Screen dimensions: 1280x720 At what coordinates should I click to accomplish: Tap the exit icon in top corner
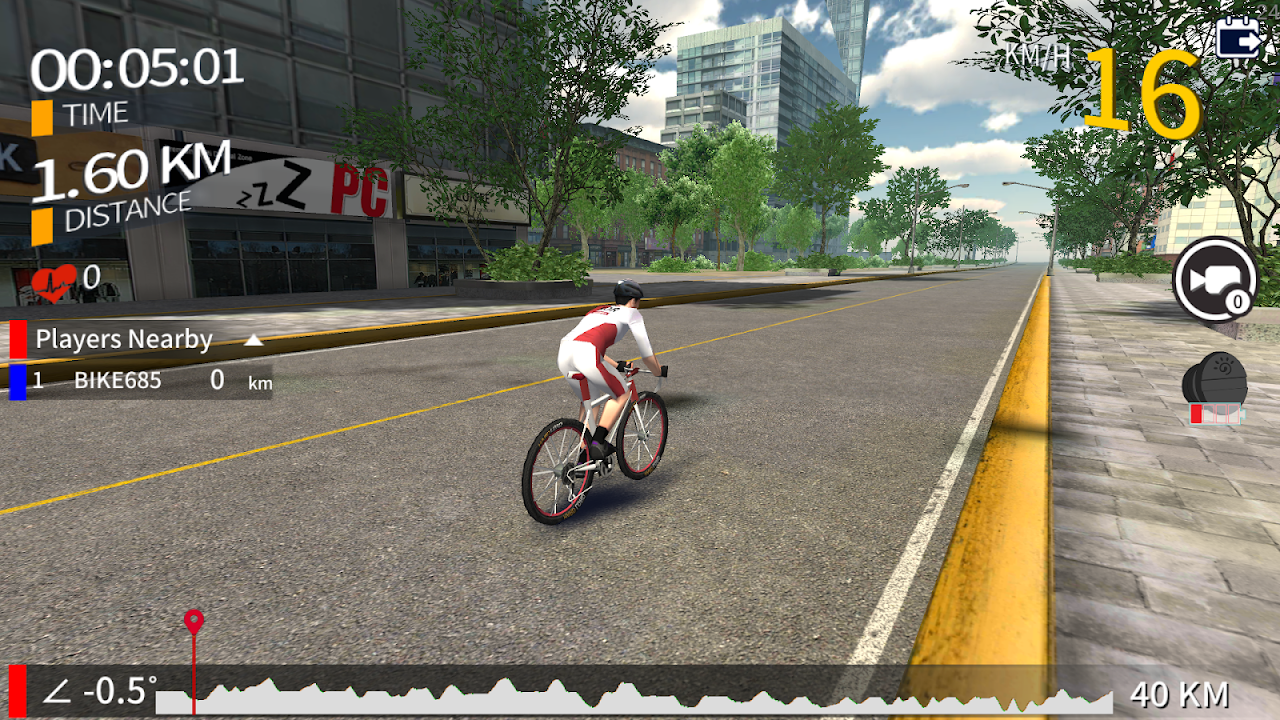[1237, 39]
